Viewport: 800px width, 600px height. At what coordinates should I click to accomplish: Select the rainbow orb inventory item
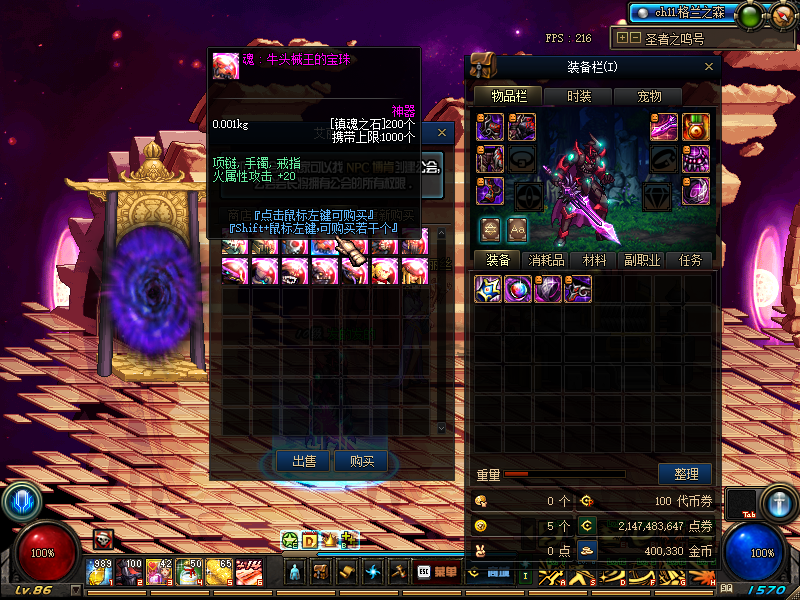pyautogui.click(x=518, y=290)
